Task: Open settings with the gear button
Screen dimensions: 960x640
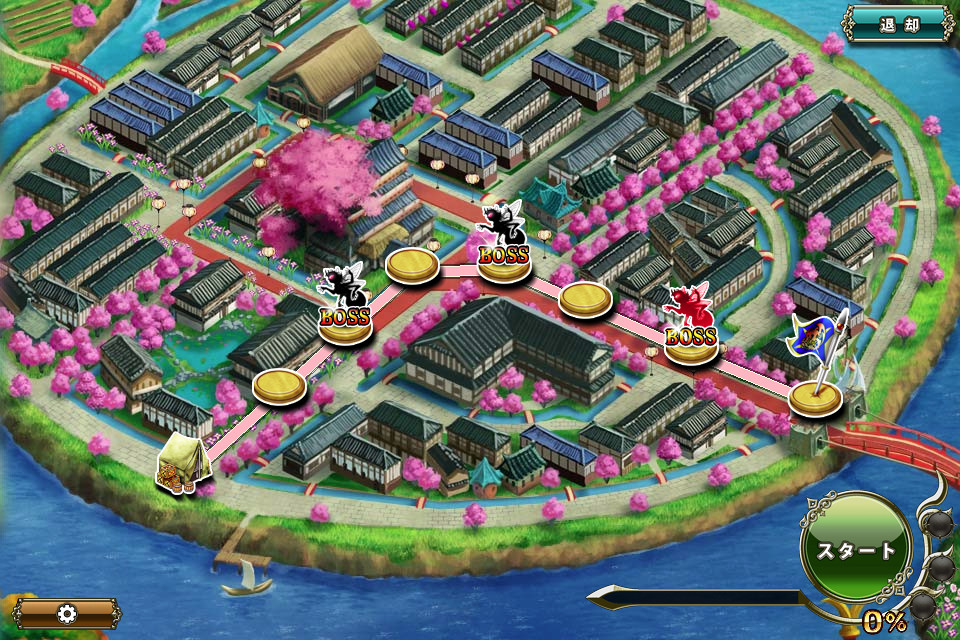Action: [66, 613]
